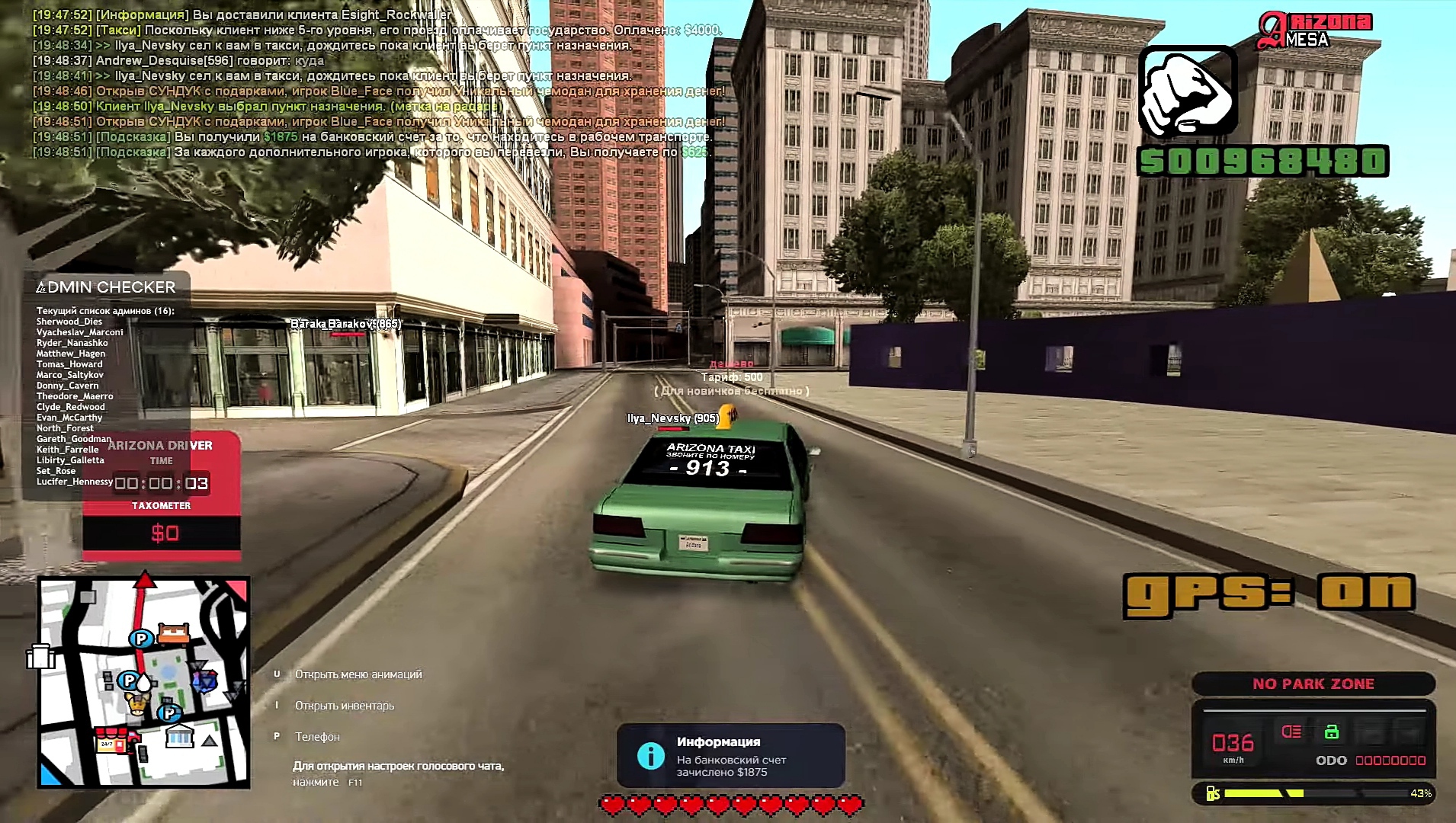Open the bank deposit information notification
The image size is (1456, 823).
coord(730,756)
